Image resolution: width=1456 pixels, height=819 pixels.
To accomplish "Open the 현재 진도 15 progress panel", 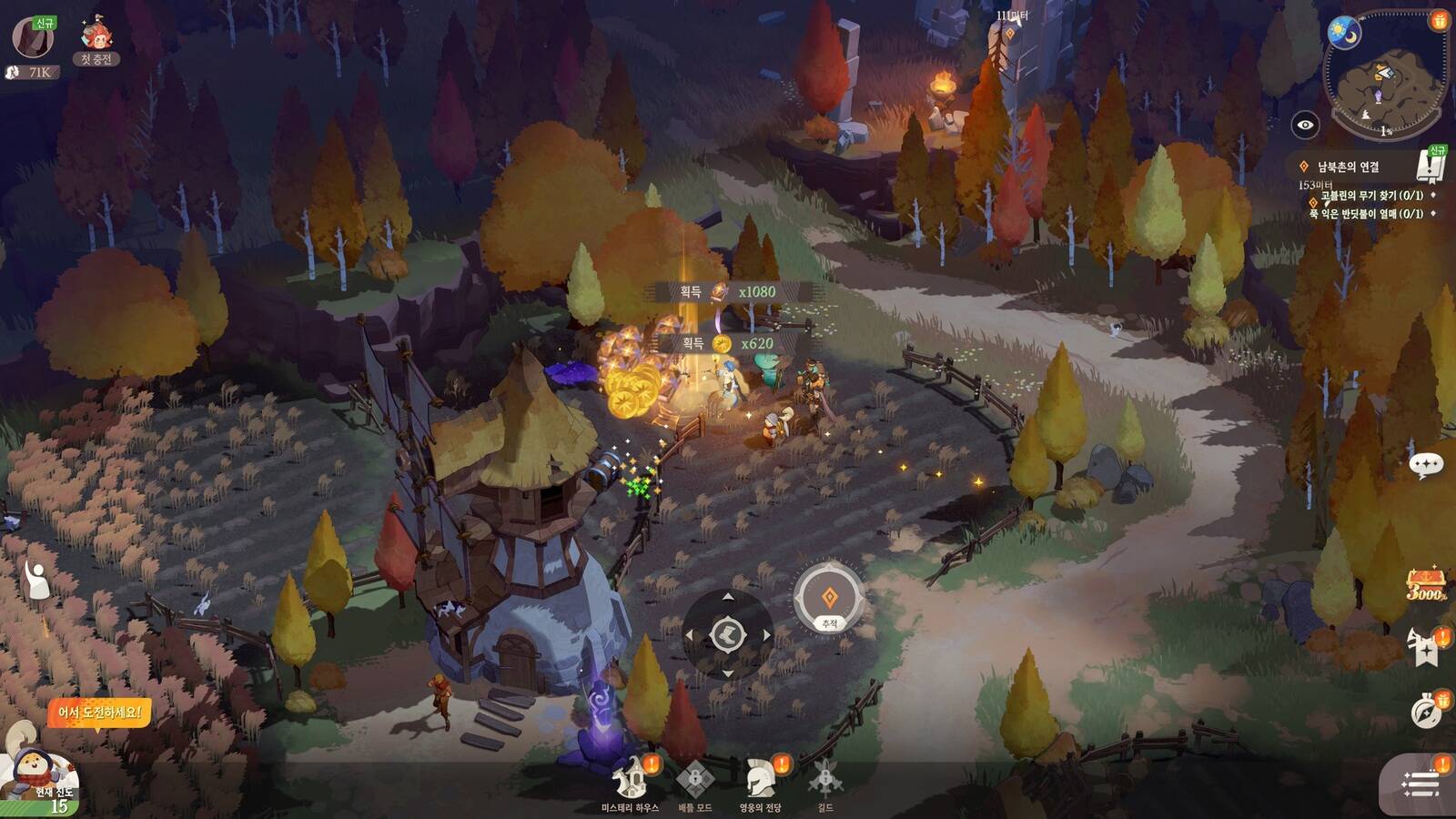I will [x=44, y=779].
